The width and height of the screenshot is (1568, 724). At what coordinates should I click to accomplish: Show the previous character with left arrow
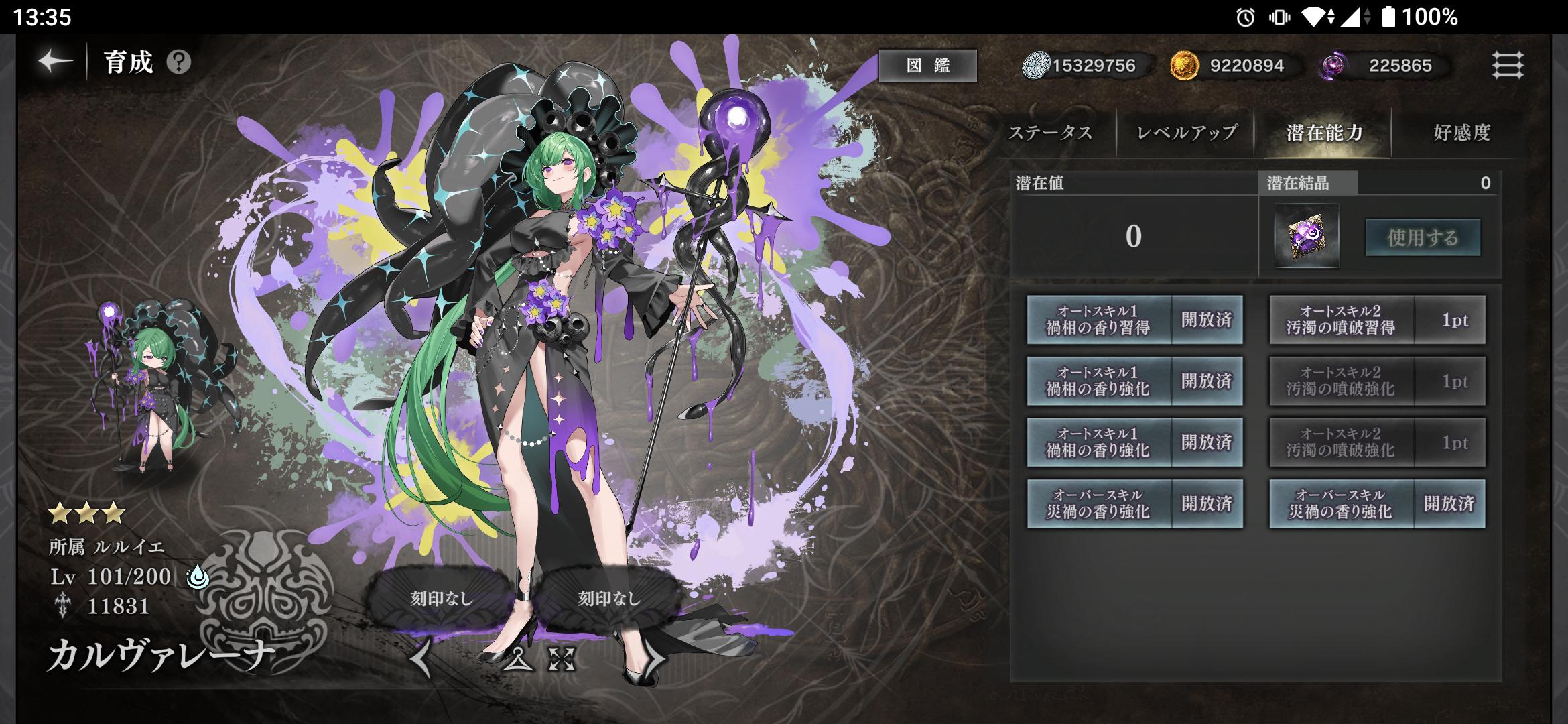421,658
